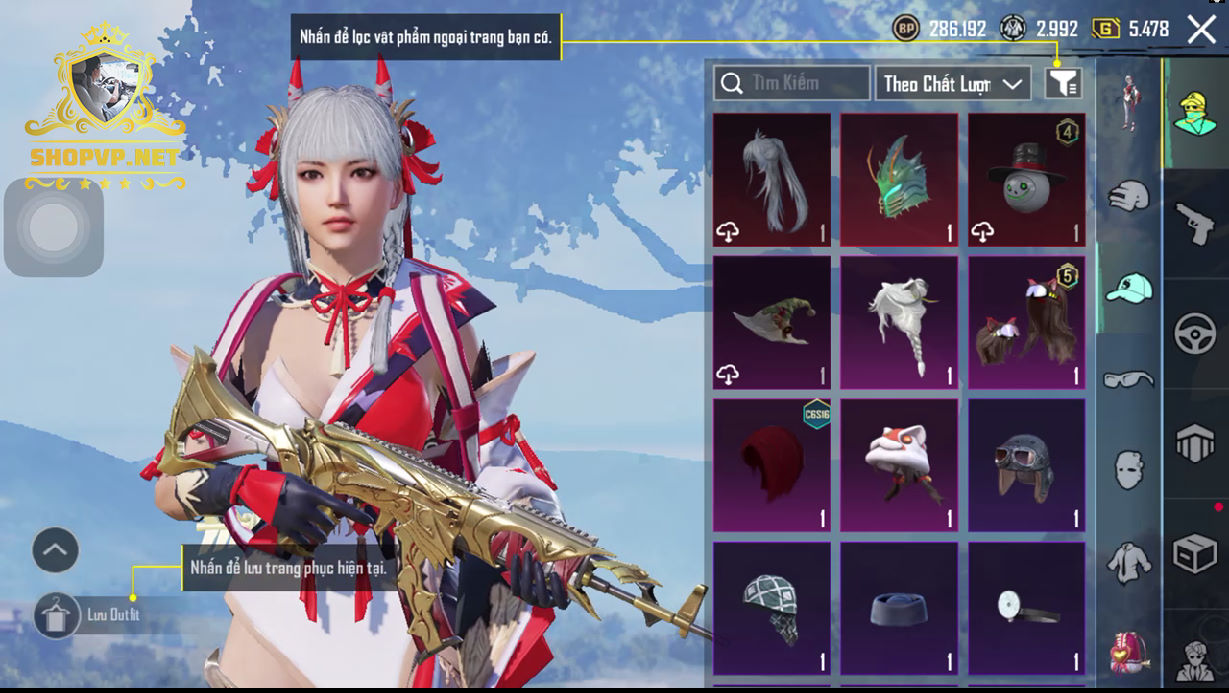Select the red hair C6S16 item
Screen dimensions: 1229x693
click(x=771, y=465)
